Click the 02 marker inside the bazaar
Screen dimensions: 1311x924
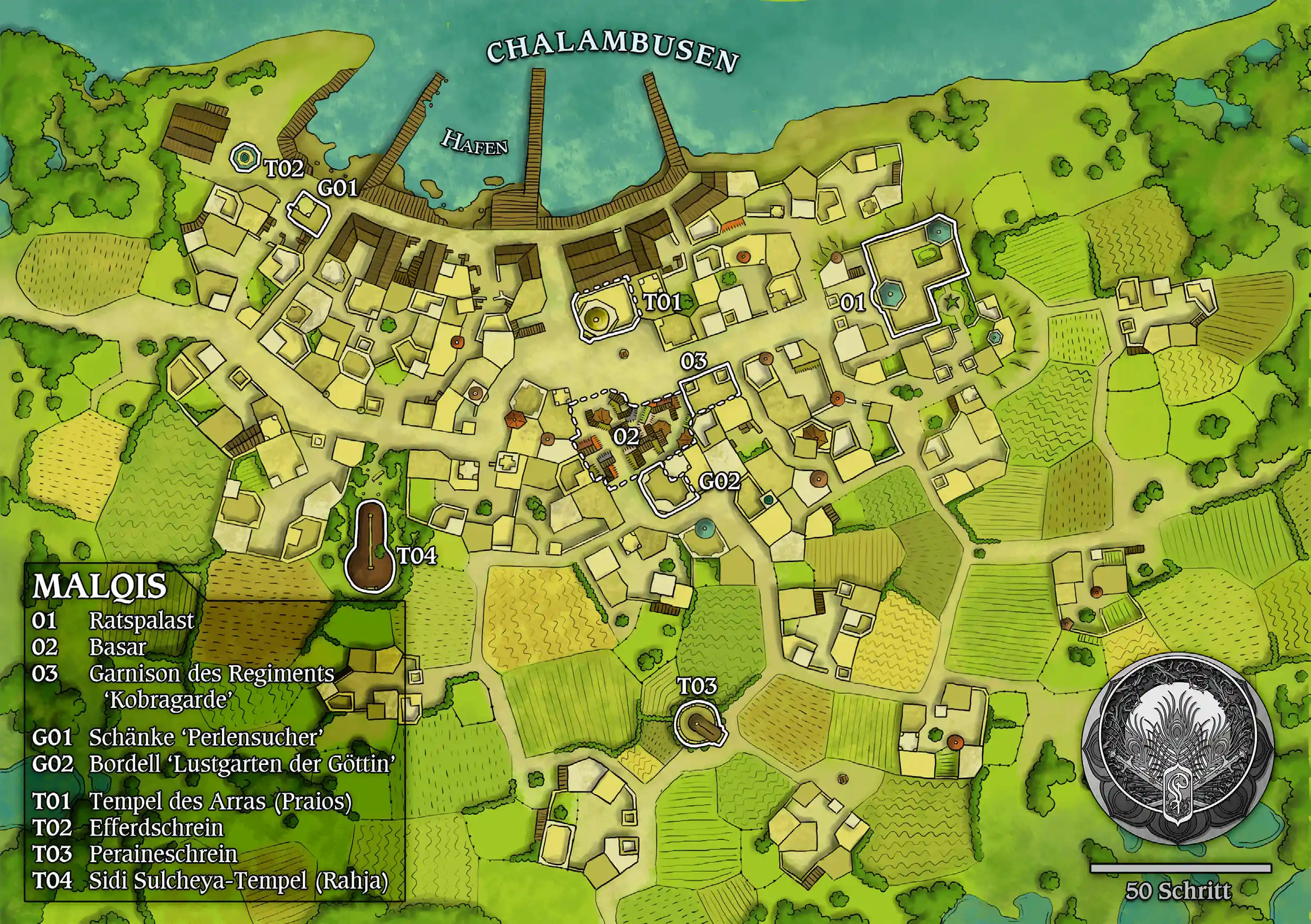(x=626, y=437)
